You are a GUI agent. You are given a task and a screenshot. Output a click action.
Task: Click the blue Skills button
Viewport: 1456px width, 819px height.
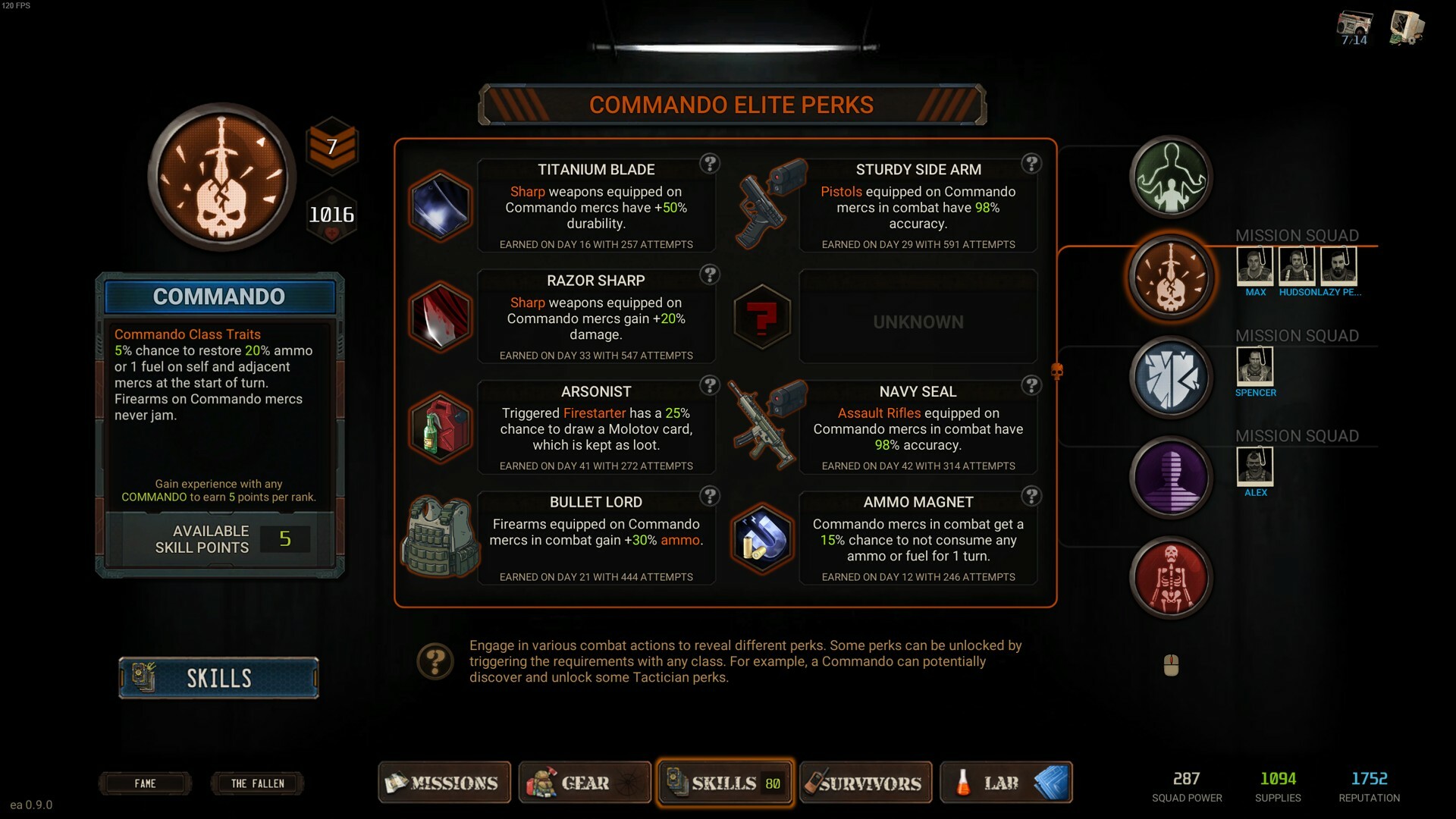tap(218, 678)
